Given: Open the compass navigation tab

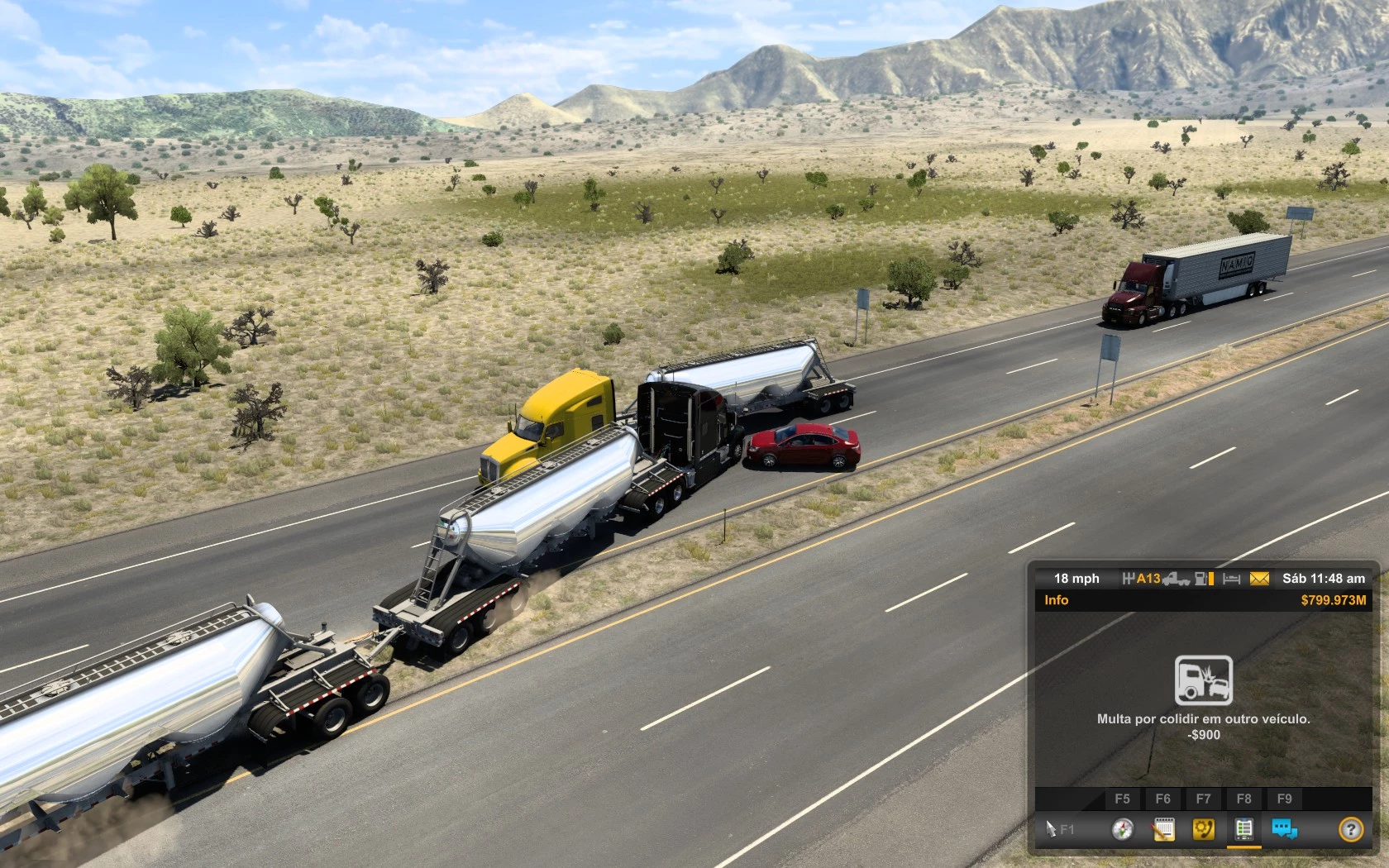Looking at the screenshot, I should pyautogui.click(x=1122, y=829).
